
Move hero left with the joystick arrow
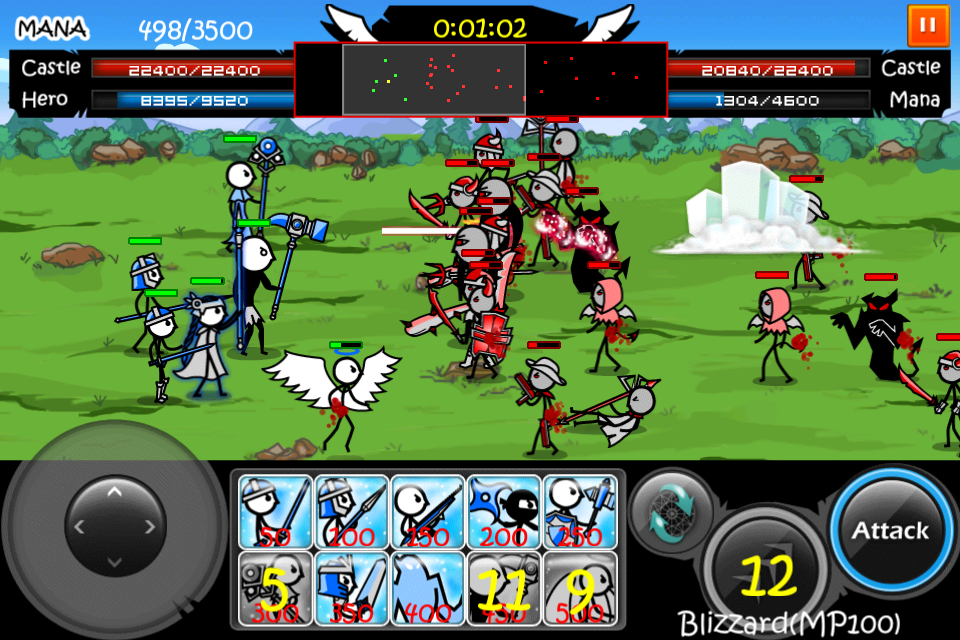78,526
